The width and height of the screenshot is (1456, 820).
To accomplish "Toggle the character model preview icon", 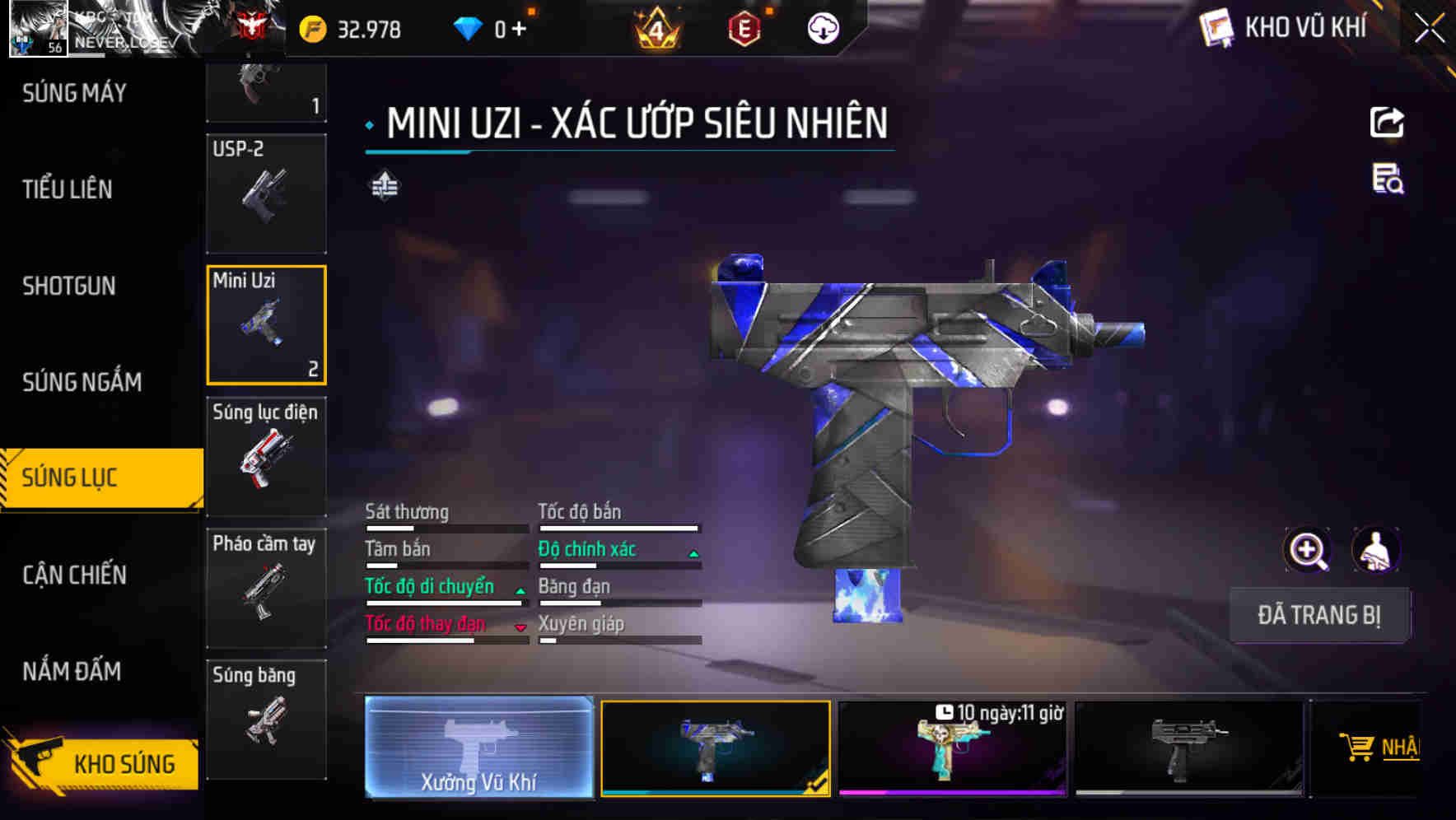I will [x=1375, y=550].
